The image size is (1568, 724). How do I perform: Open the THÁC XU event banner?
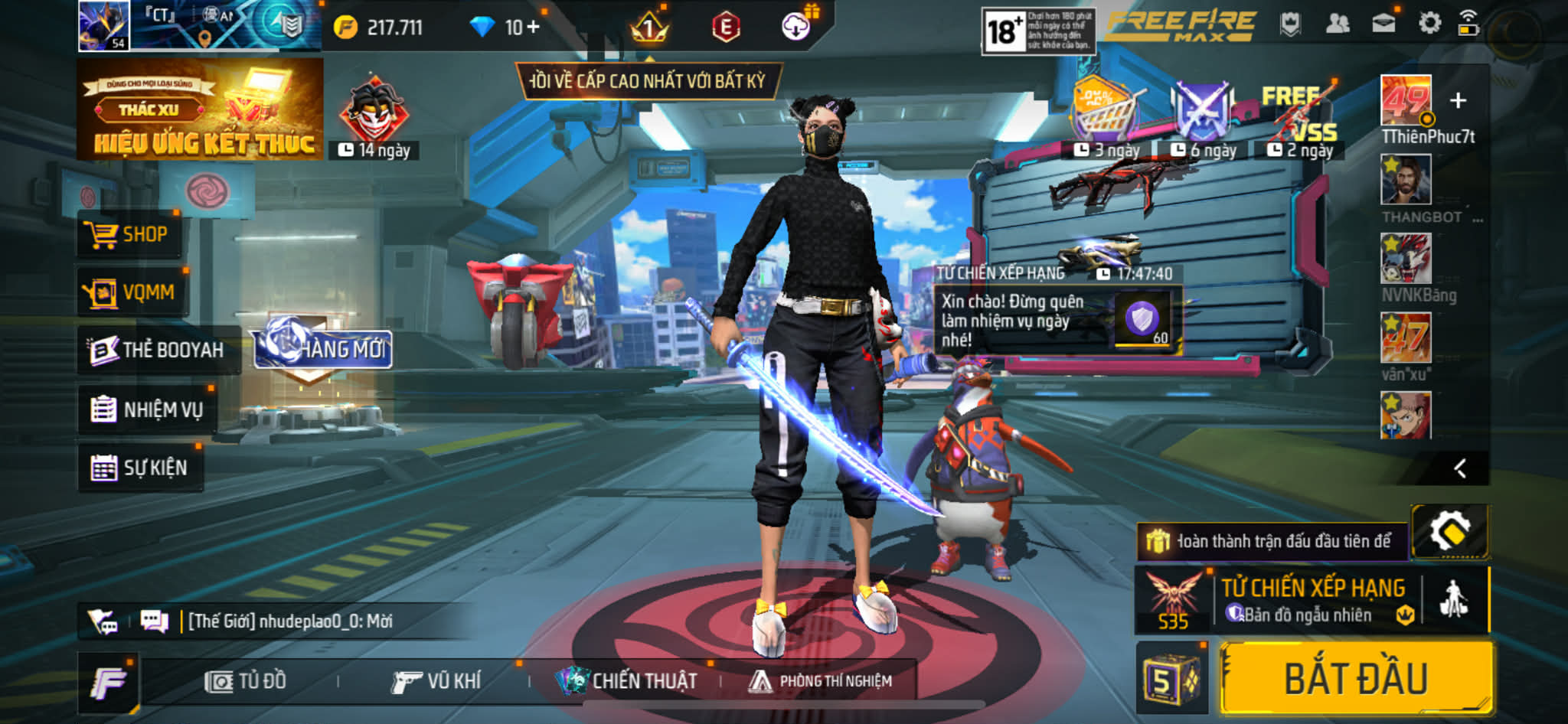click(x=201, y=109)
